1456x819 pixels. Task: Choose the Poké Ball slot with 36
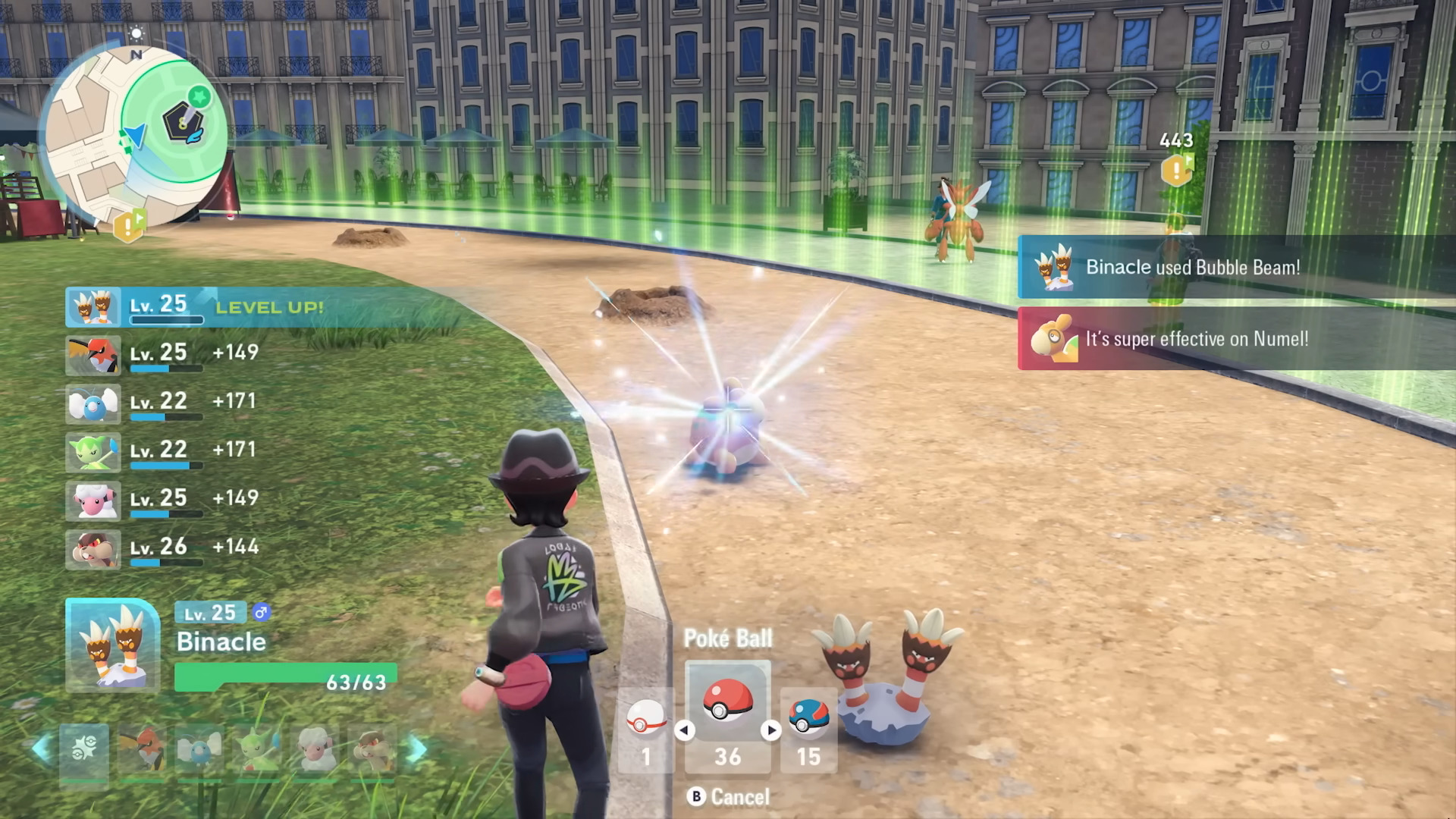click(x=728, y=717)
